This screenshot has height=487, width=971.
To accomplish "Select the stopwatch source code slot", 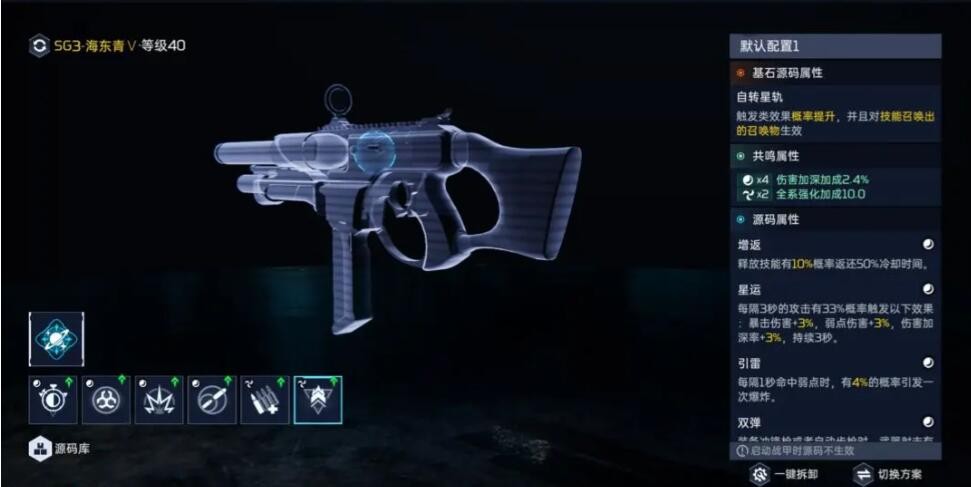I will [52, 400].
